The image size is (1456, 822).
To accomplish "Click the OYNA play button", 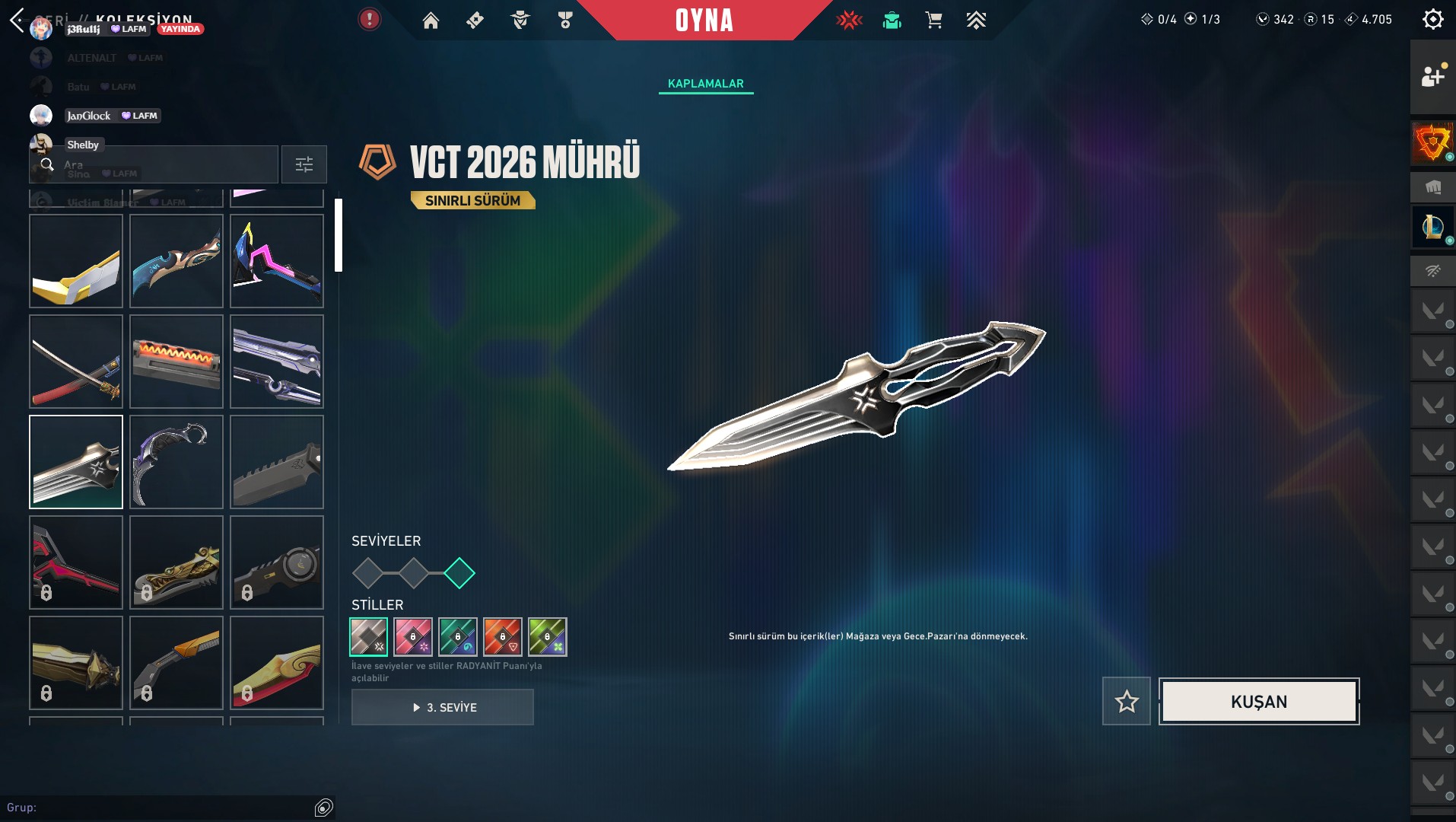I will (x=704, y=21).
